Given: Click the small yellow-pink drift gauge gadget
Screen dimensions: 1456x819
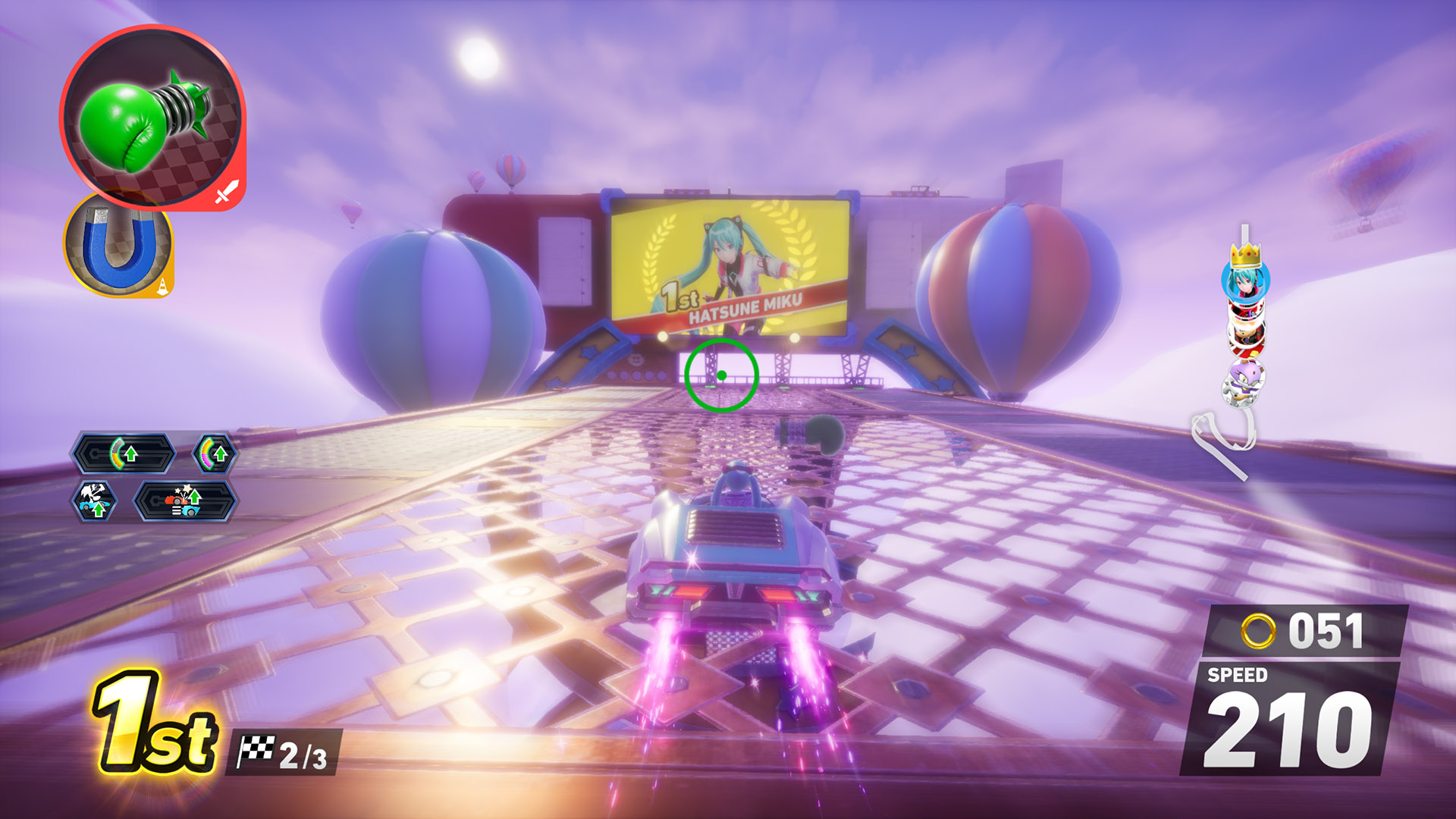Looking at the screenshot, I should pyautogui.click(x=215, y=454).
